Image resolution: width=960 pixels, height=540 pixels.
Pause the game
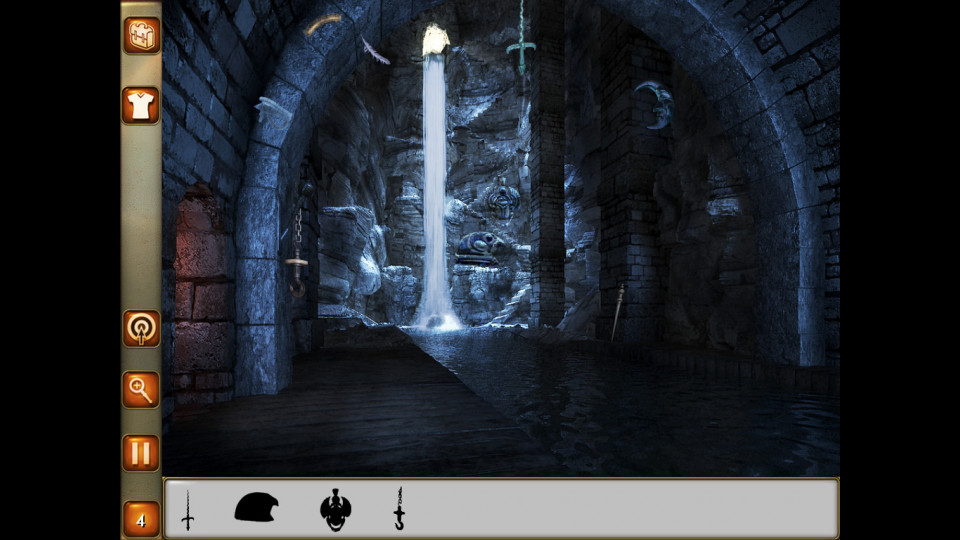(141, 452)
